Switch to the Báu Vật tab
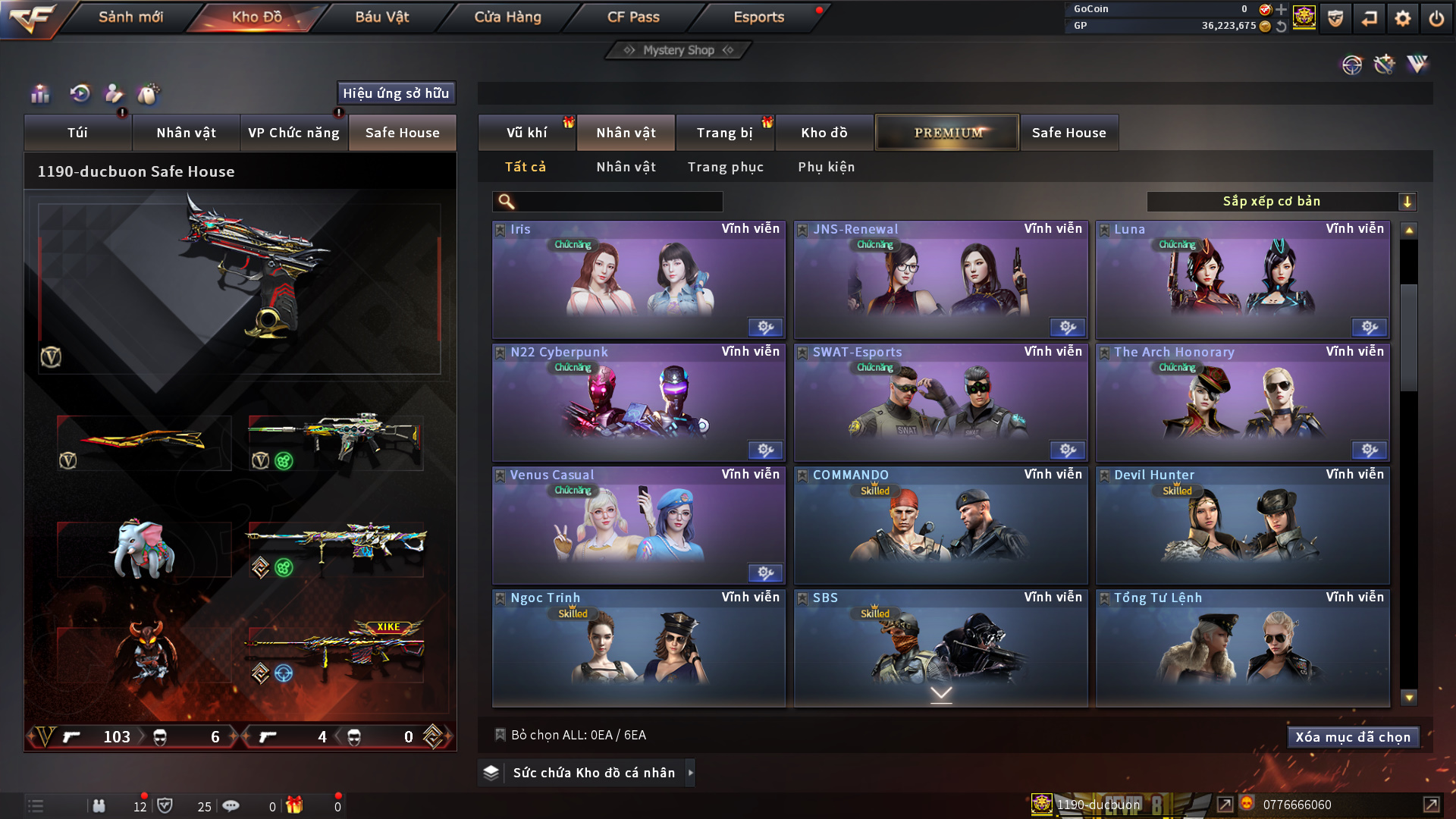The width and height of the screenshot is (1456, 819). point(381,17)
